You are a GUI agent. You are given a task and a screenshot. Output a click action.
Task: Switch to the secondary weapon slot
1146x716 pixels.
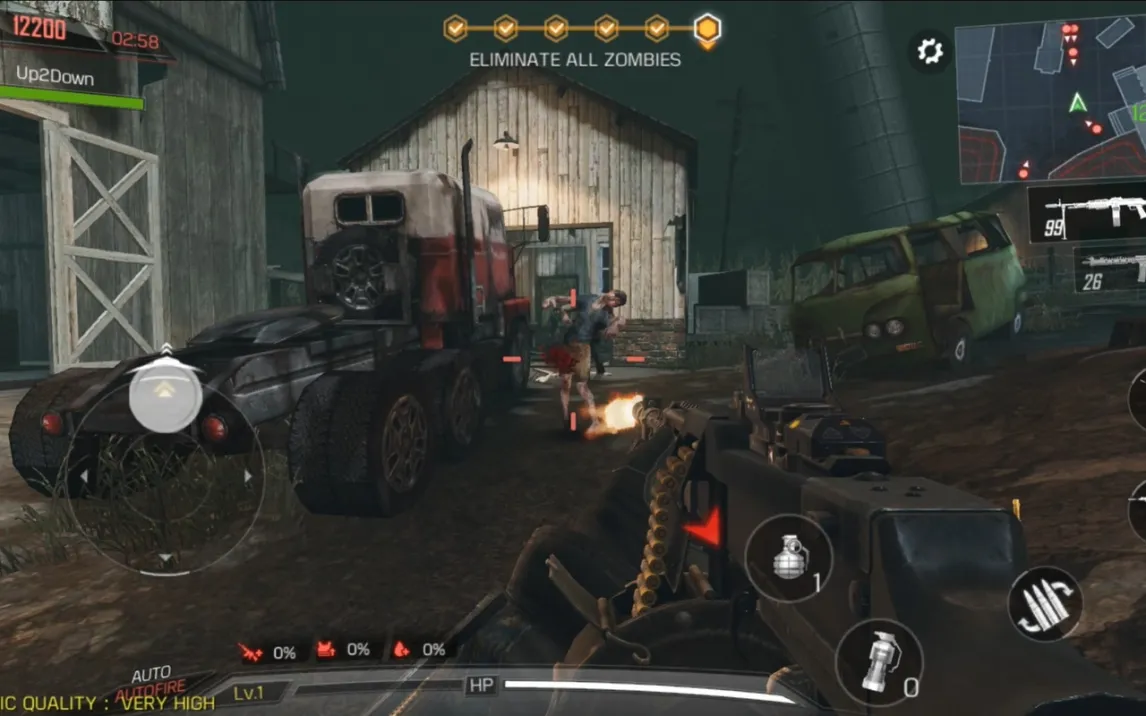click(x=1110, y=270)
